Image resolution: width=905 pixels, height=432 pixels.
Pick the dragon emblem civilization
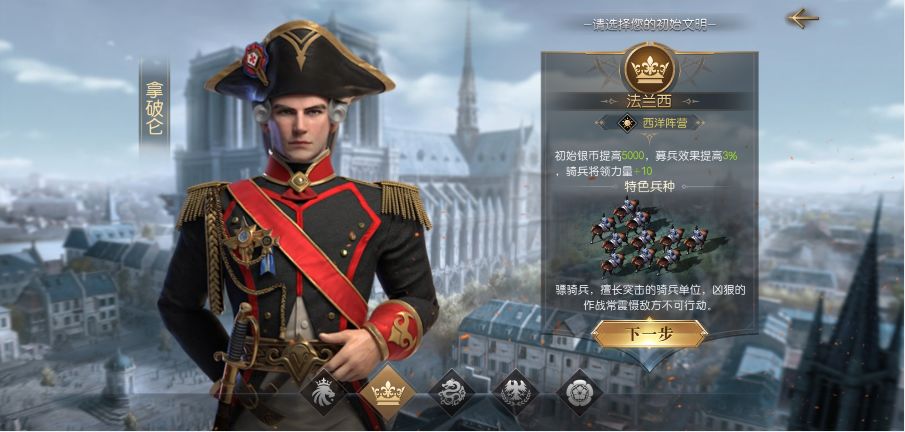[x=451, y=392]
